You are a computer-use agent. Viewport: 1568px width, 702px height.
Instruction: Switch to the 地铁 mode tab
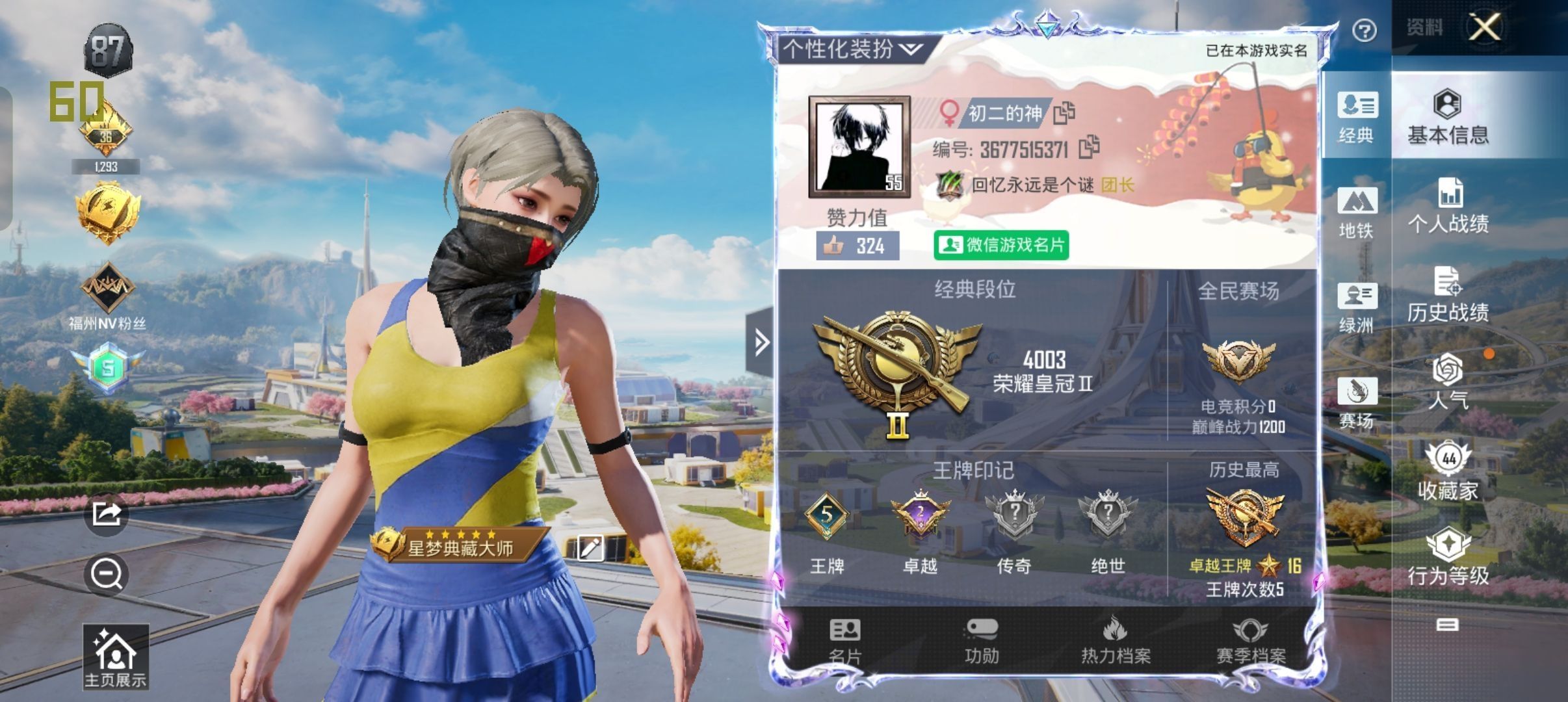[1356, 213]
